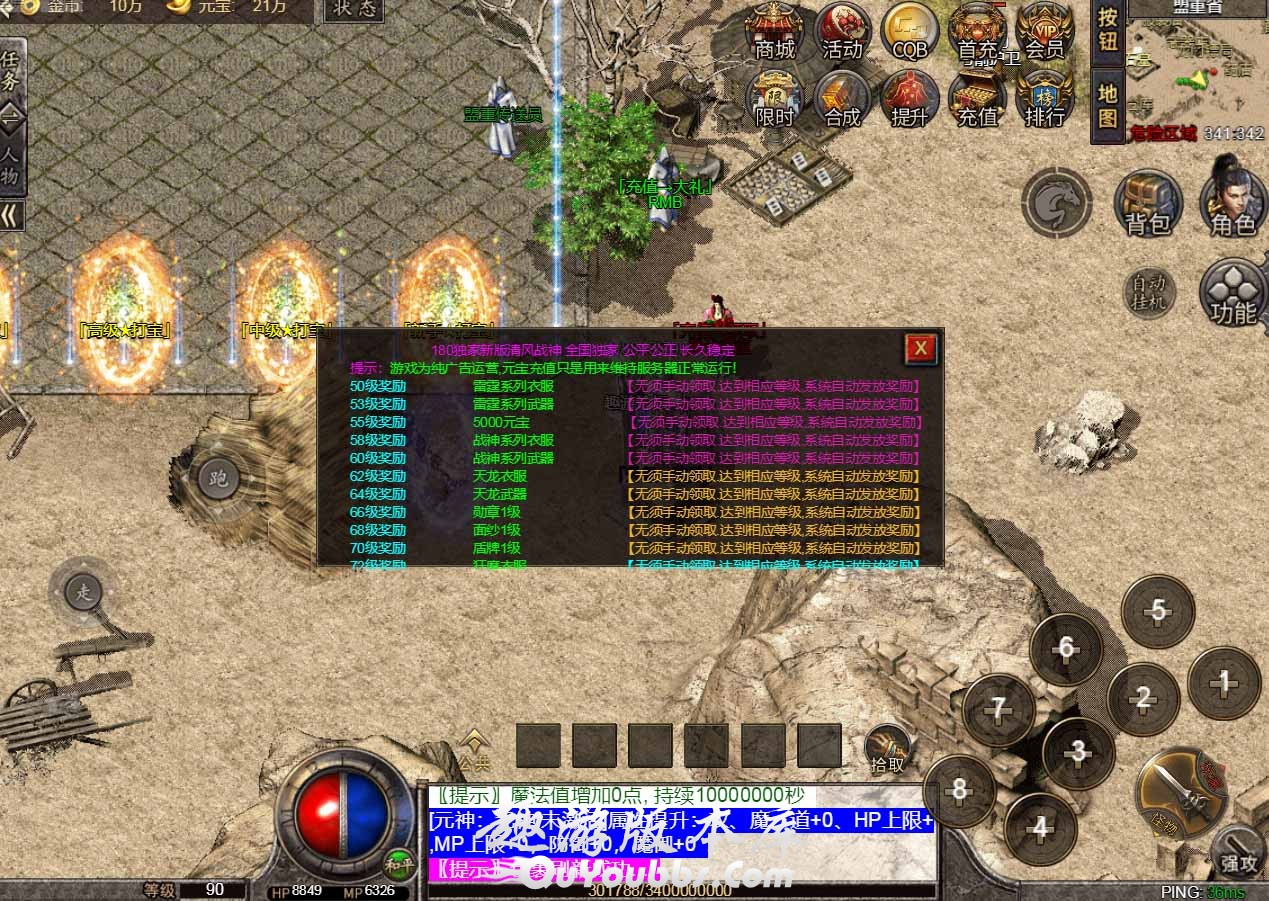Open the 充值 recharge treasure chest
1269x901 pixels.
(977, 98)
